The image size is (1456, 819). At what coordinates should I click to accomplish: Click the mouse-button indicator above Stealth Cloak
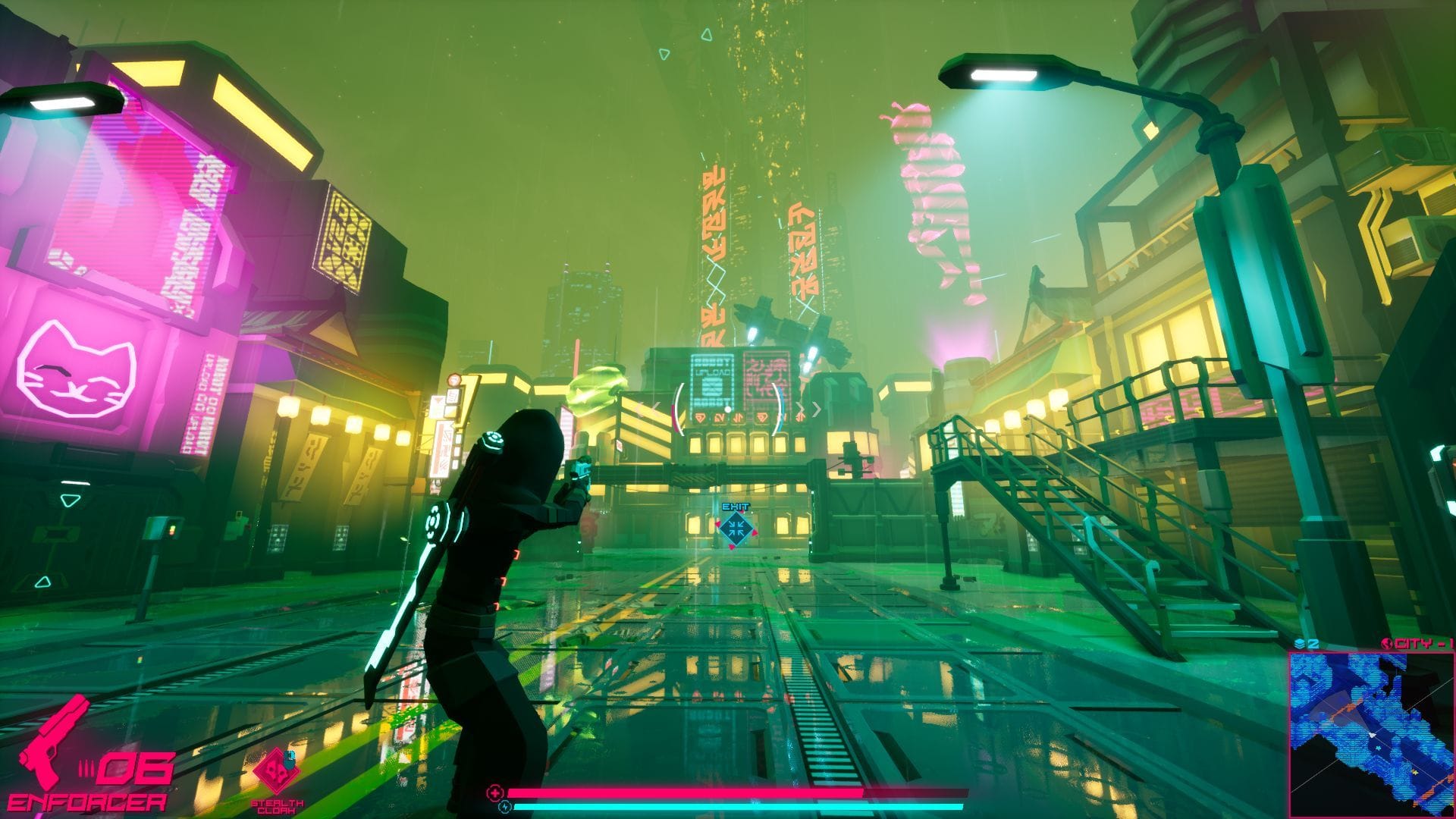tap(289, 761)
